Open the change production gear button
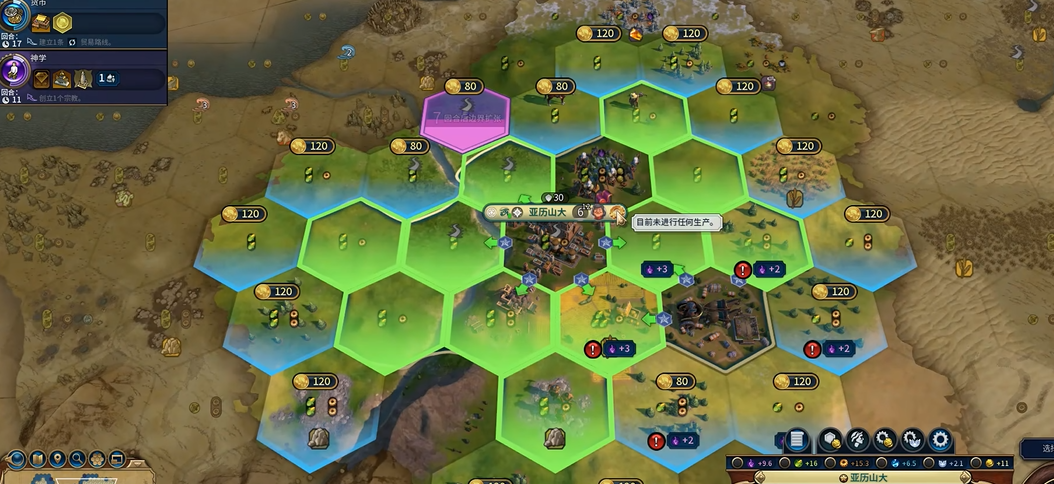 click(940, 439)
